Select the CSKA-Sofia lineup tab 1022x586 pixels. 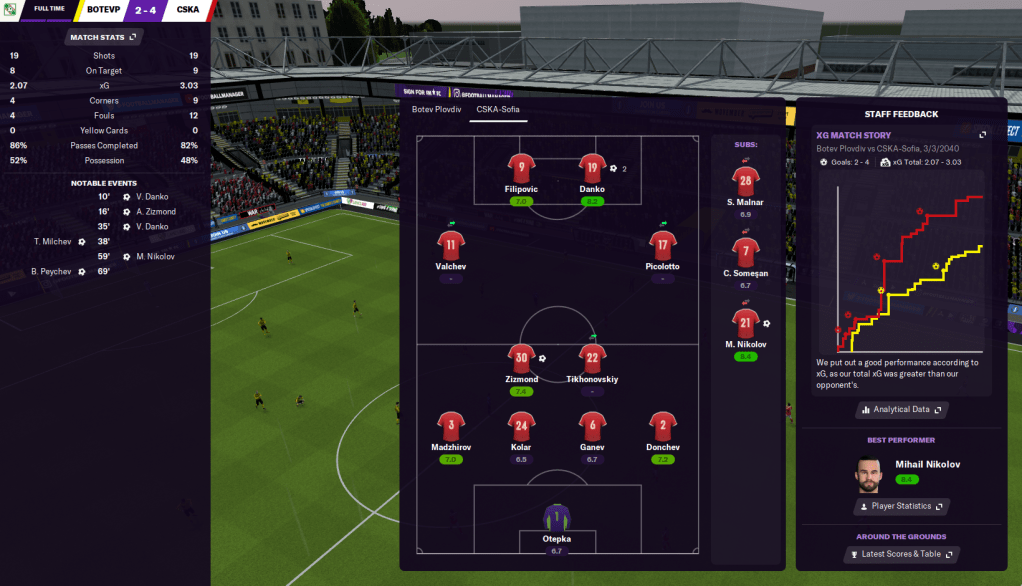(497, 109)
